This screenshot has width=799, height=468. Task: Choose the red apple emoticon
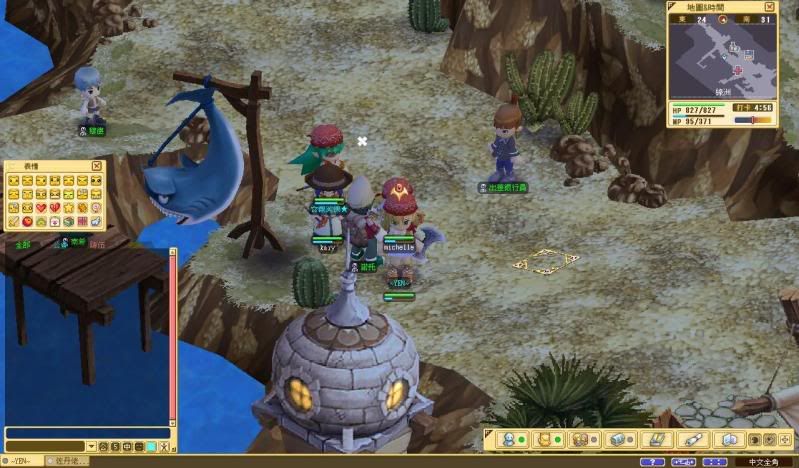(x=27, y=221)
